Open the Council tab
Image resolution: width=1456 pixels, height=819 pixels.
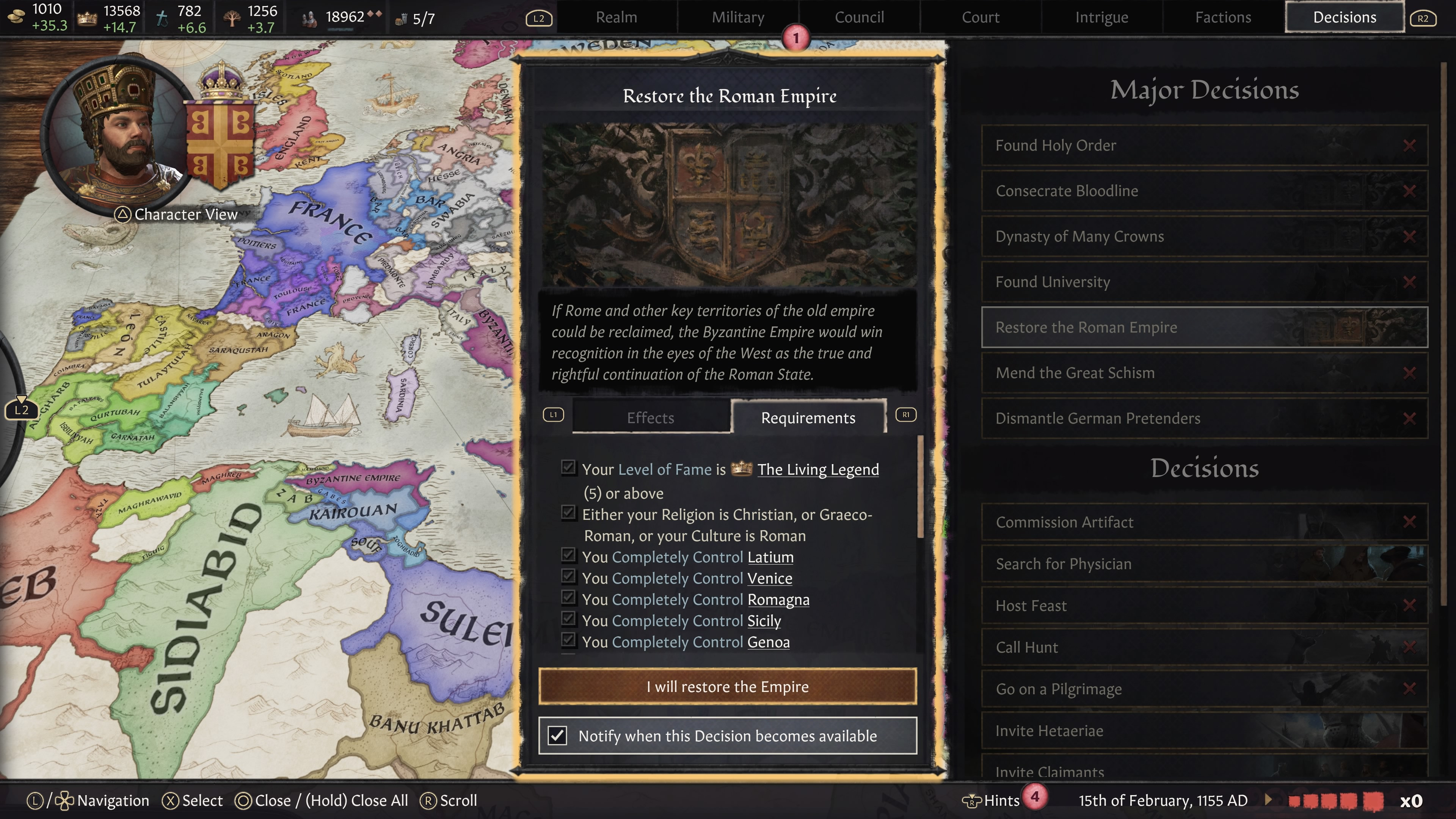859,17
